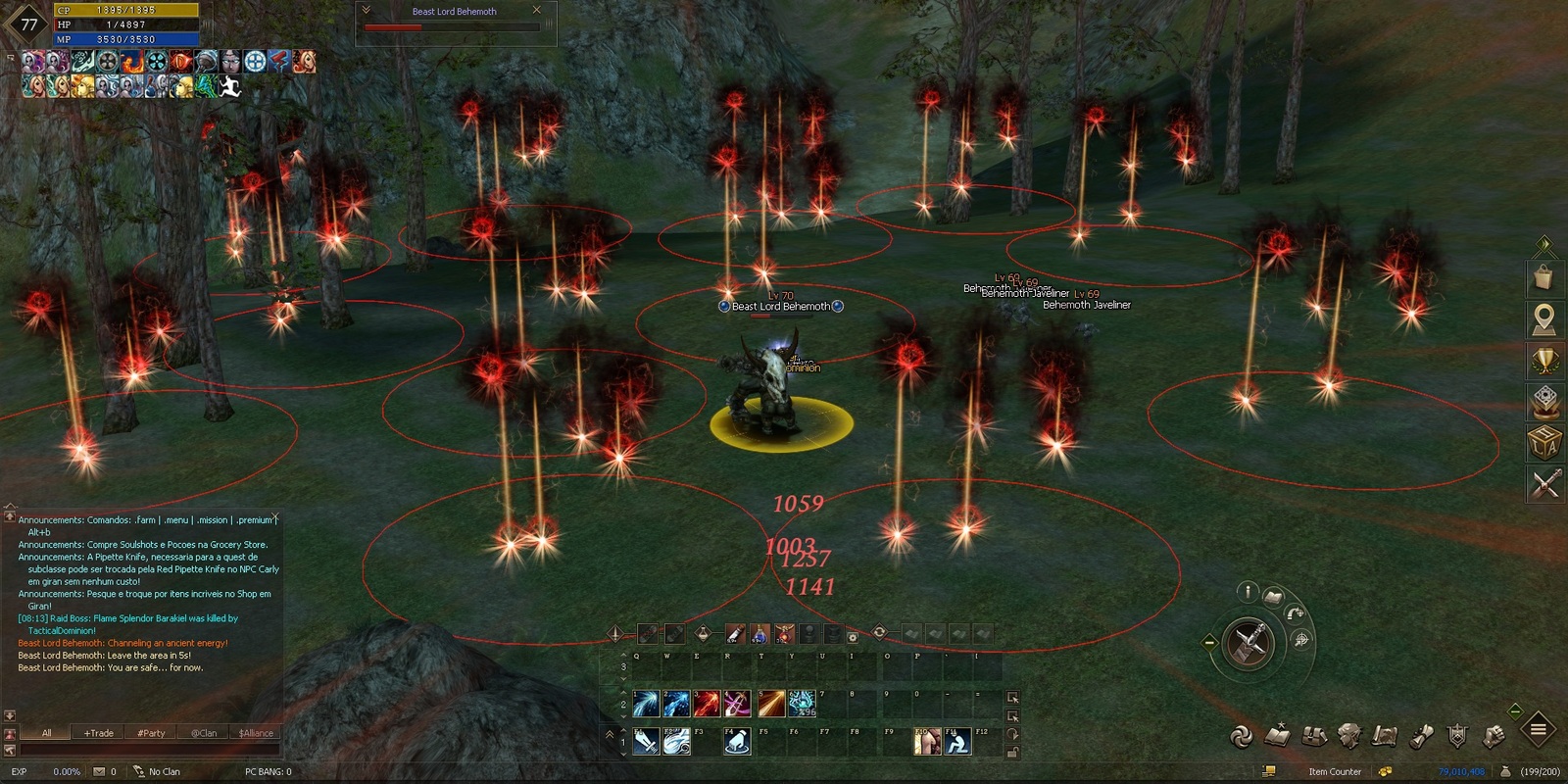Activate the golden light beam skill

(x=770, y=703)
